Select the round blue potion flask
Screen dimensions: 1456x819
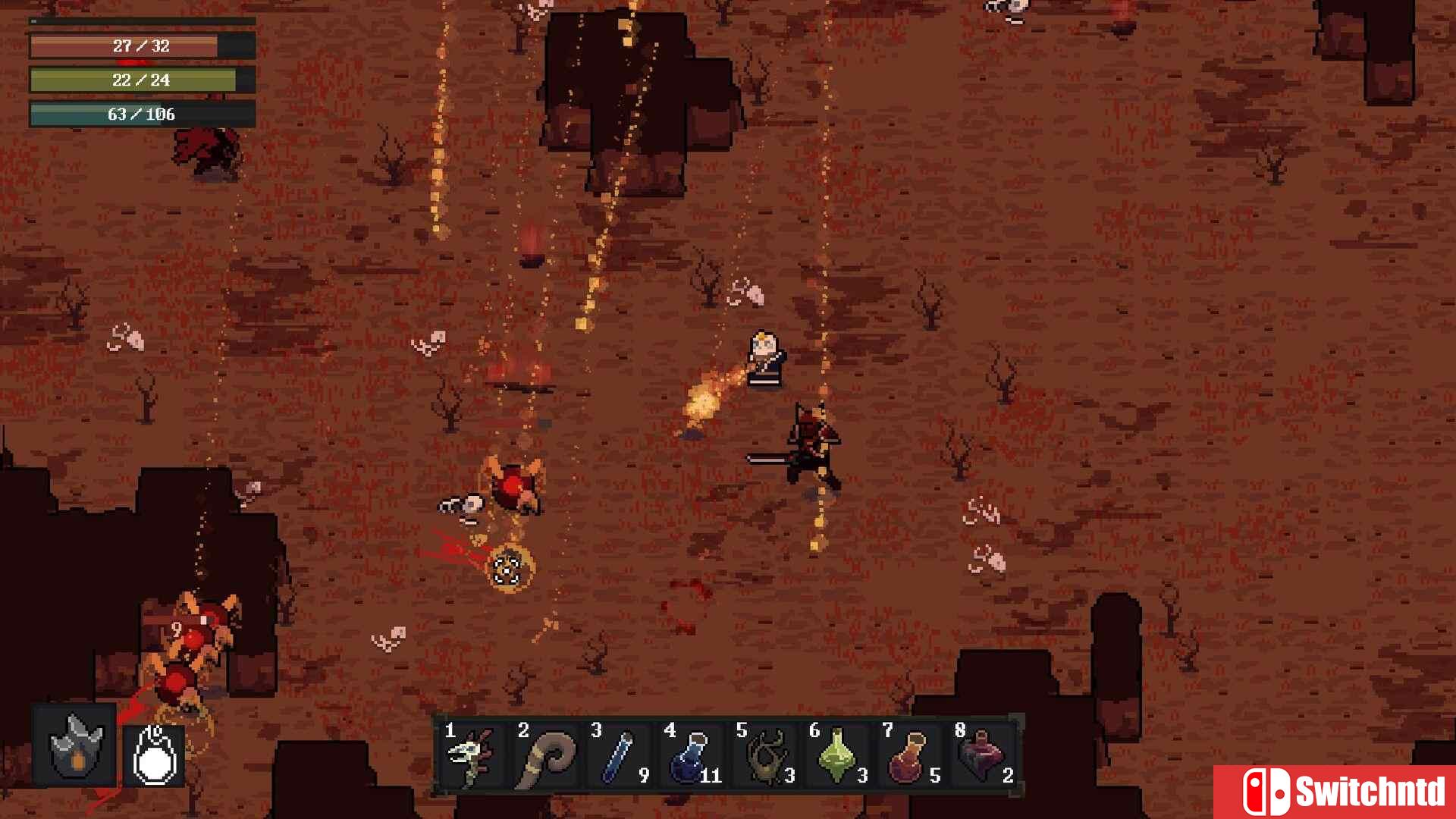click(x=690, y=755)
